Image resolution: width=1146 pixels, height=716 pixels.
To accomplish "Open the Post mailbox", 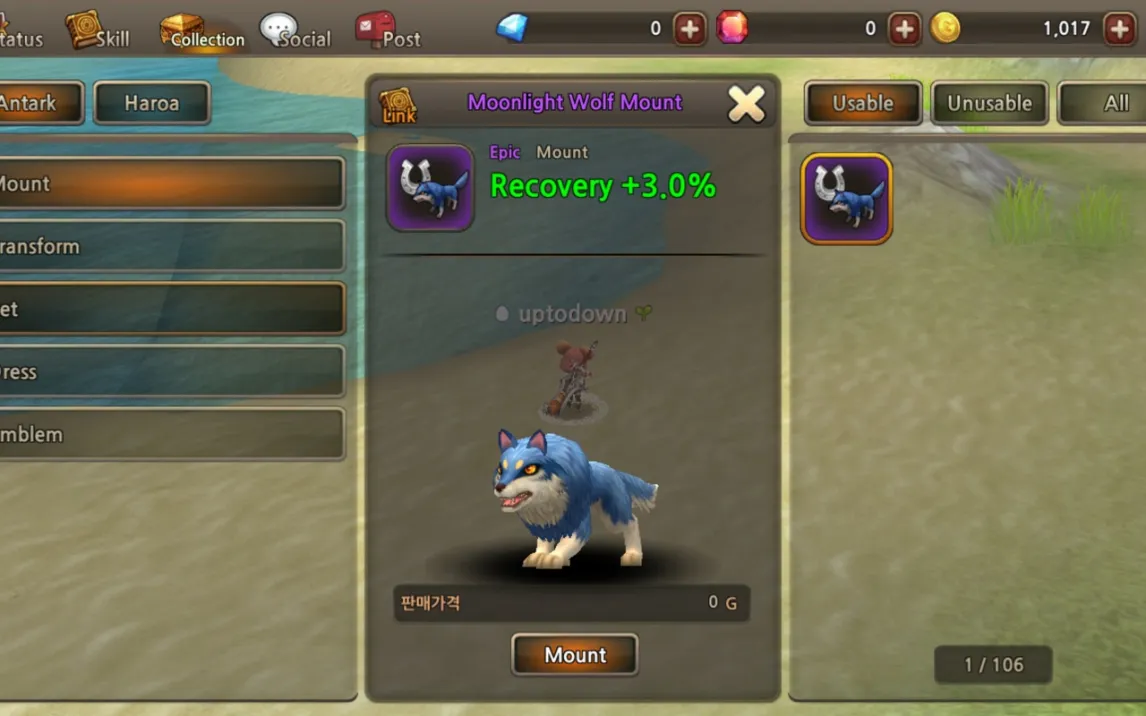I will point(388,31).
